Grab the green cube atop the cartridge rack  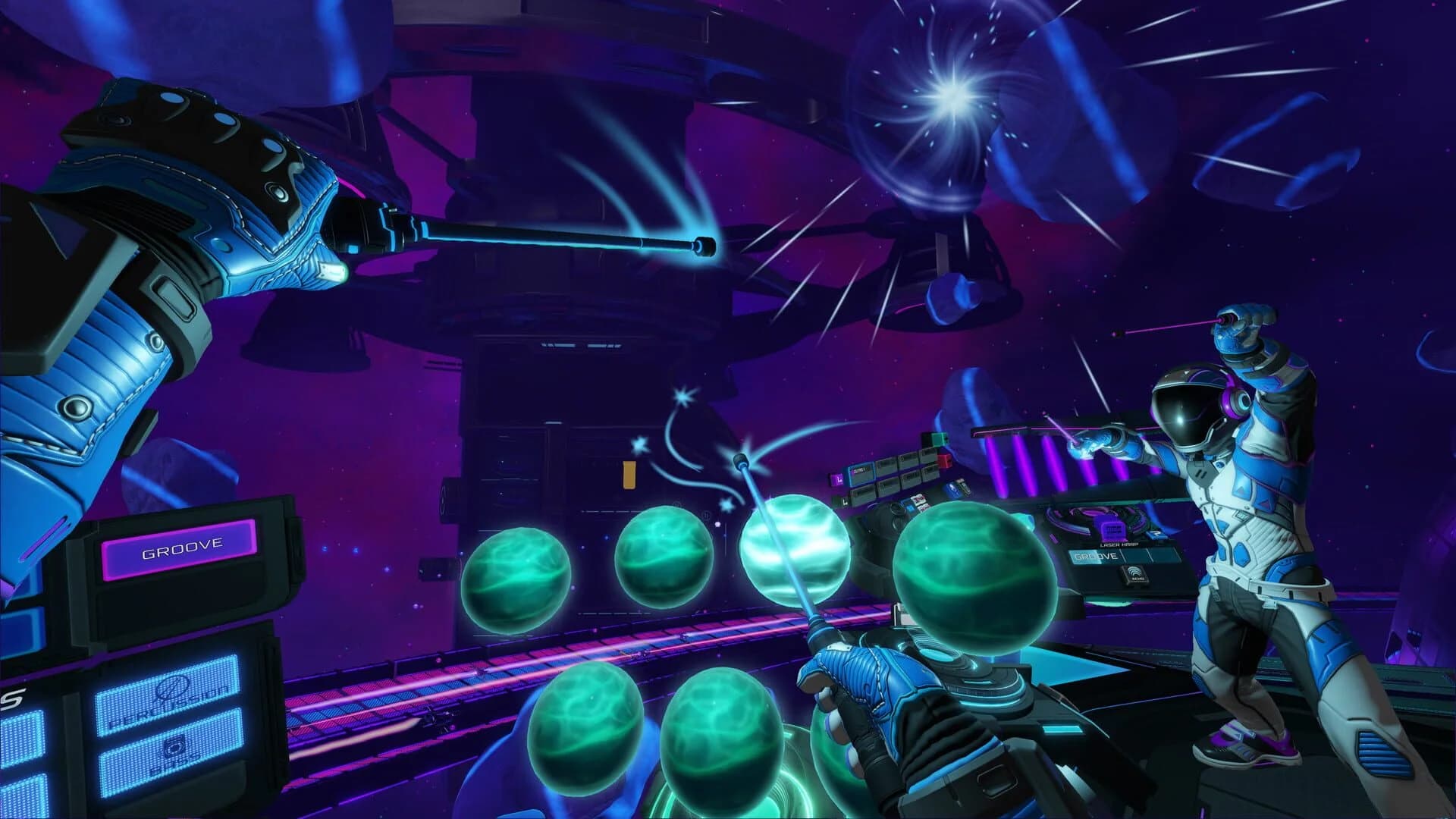coord(939,439)
